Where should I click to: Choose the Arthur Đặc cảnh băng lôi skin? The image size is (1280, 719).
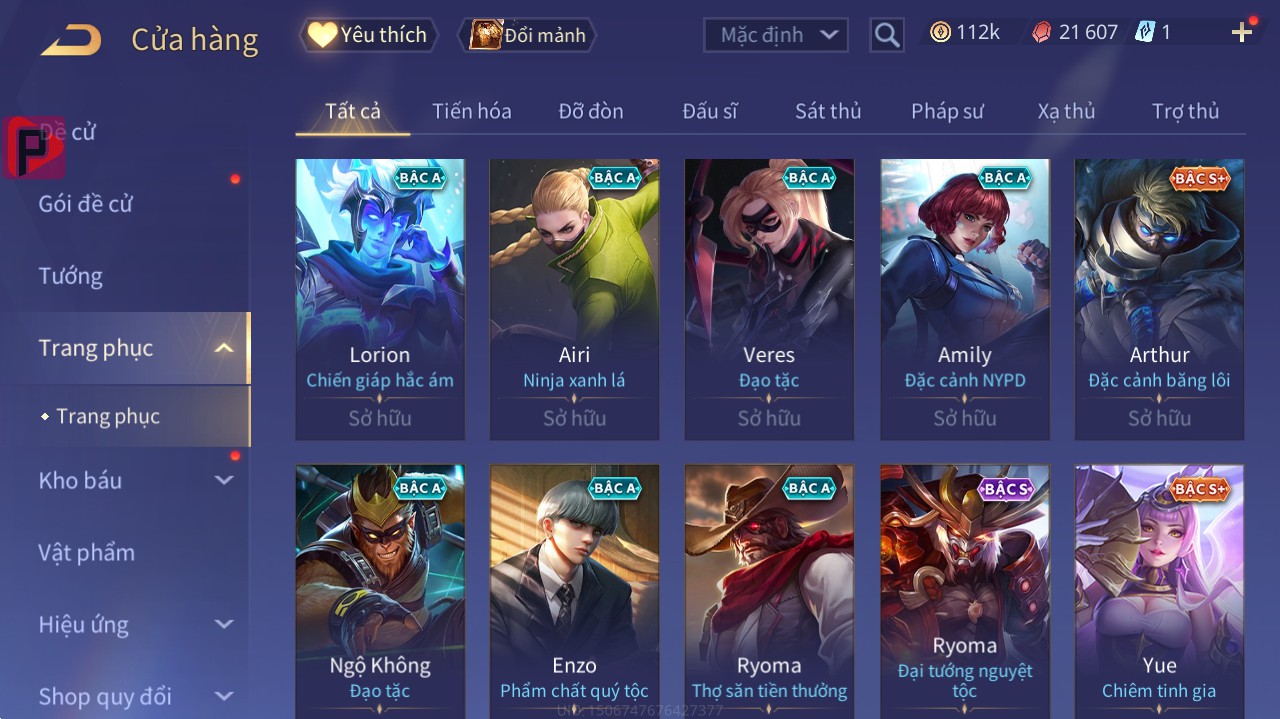tap(1159, 298)
